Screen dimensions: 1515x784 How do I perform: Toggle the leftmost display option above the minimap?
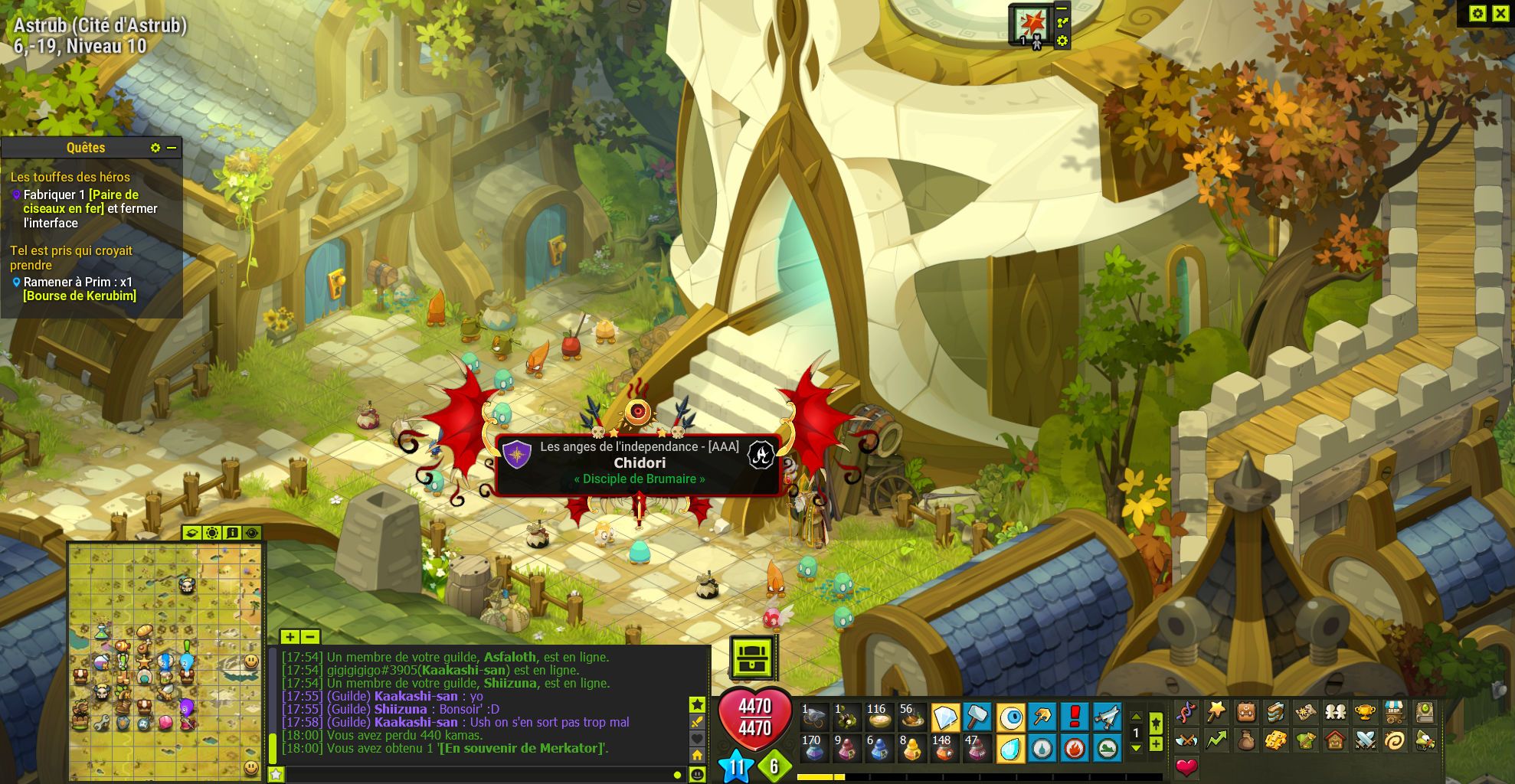coord(192,534)
